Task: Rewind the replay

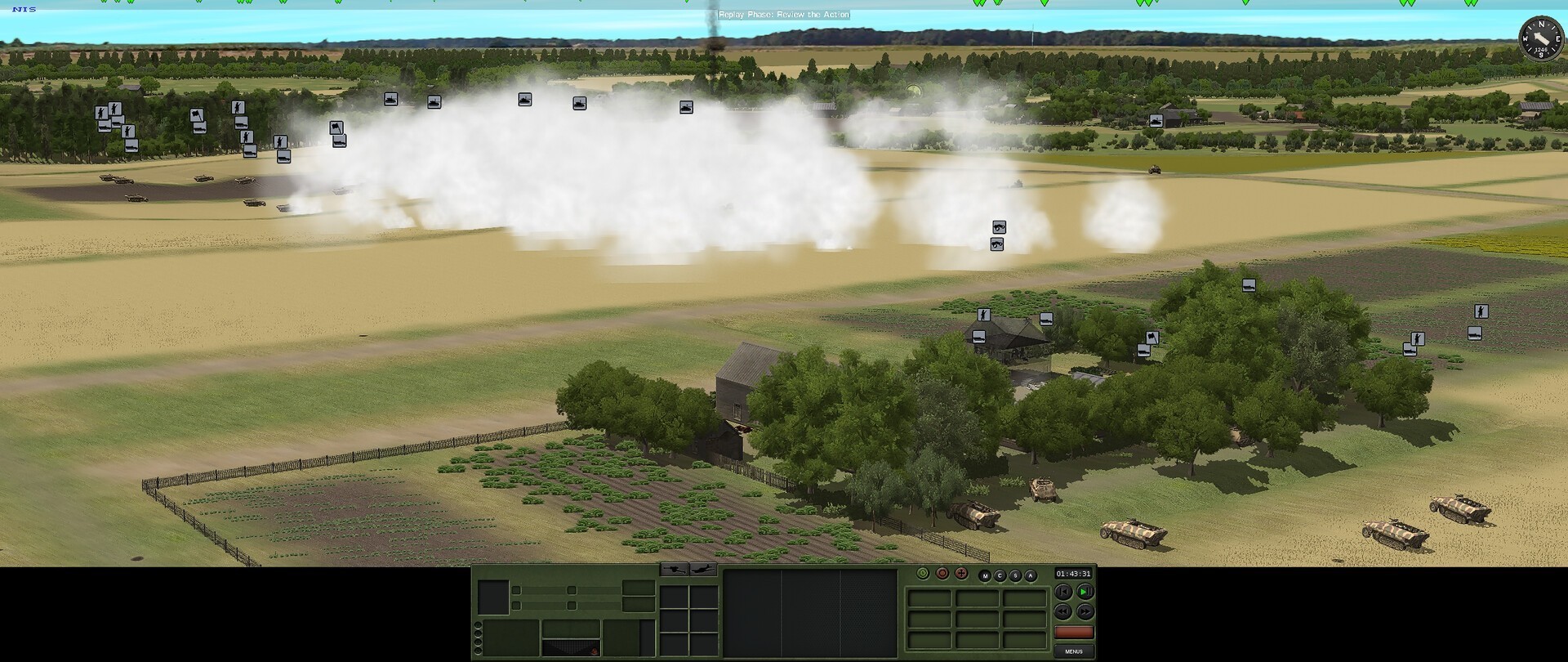Action: (x=1062, y=611)
